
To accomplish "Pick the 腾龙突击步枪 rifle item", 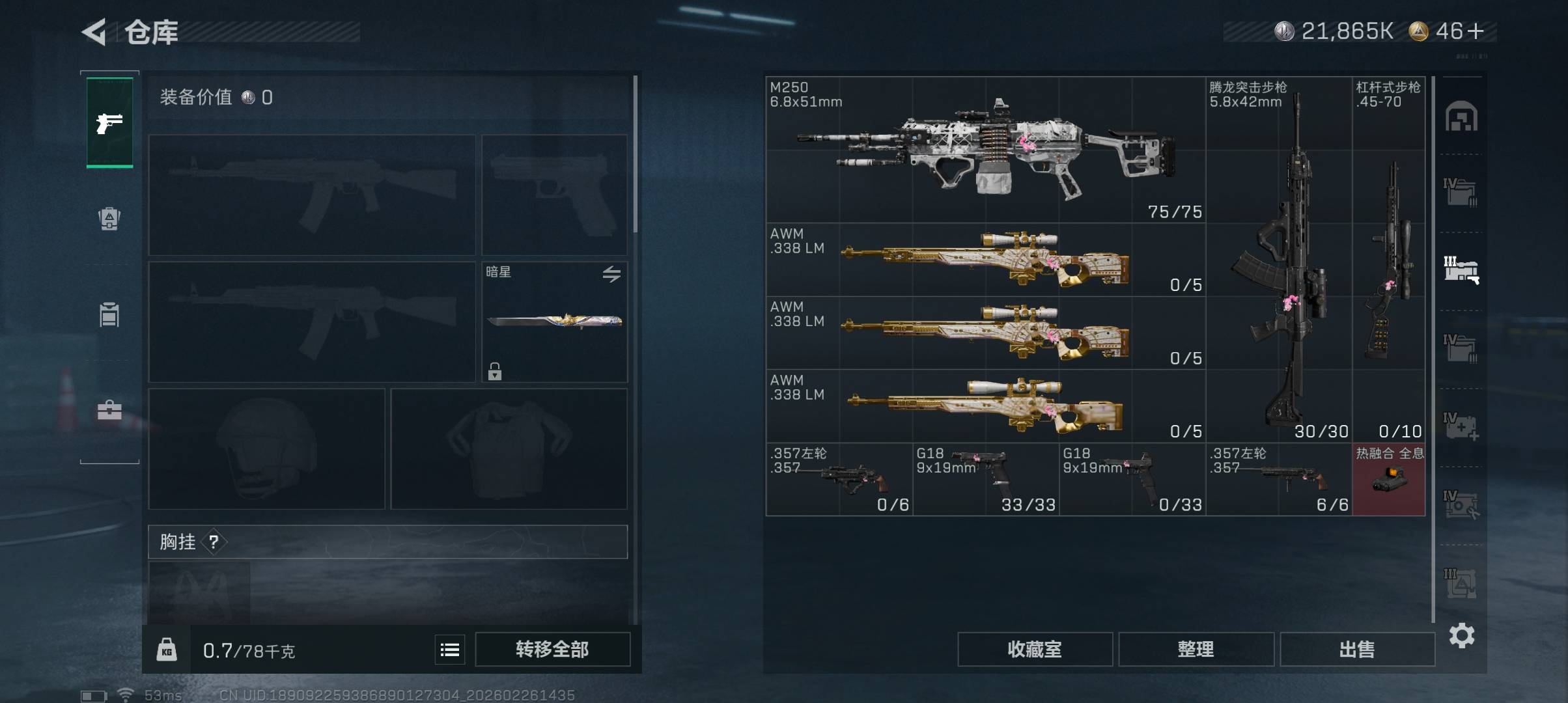I will click(x=1279, y=260).
